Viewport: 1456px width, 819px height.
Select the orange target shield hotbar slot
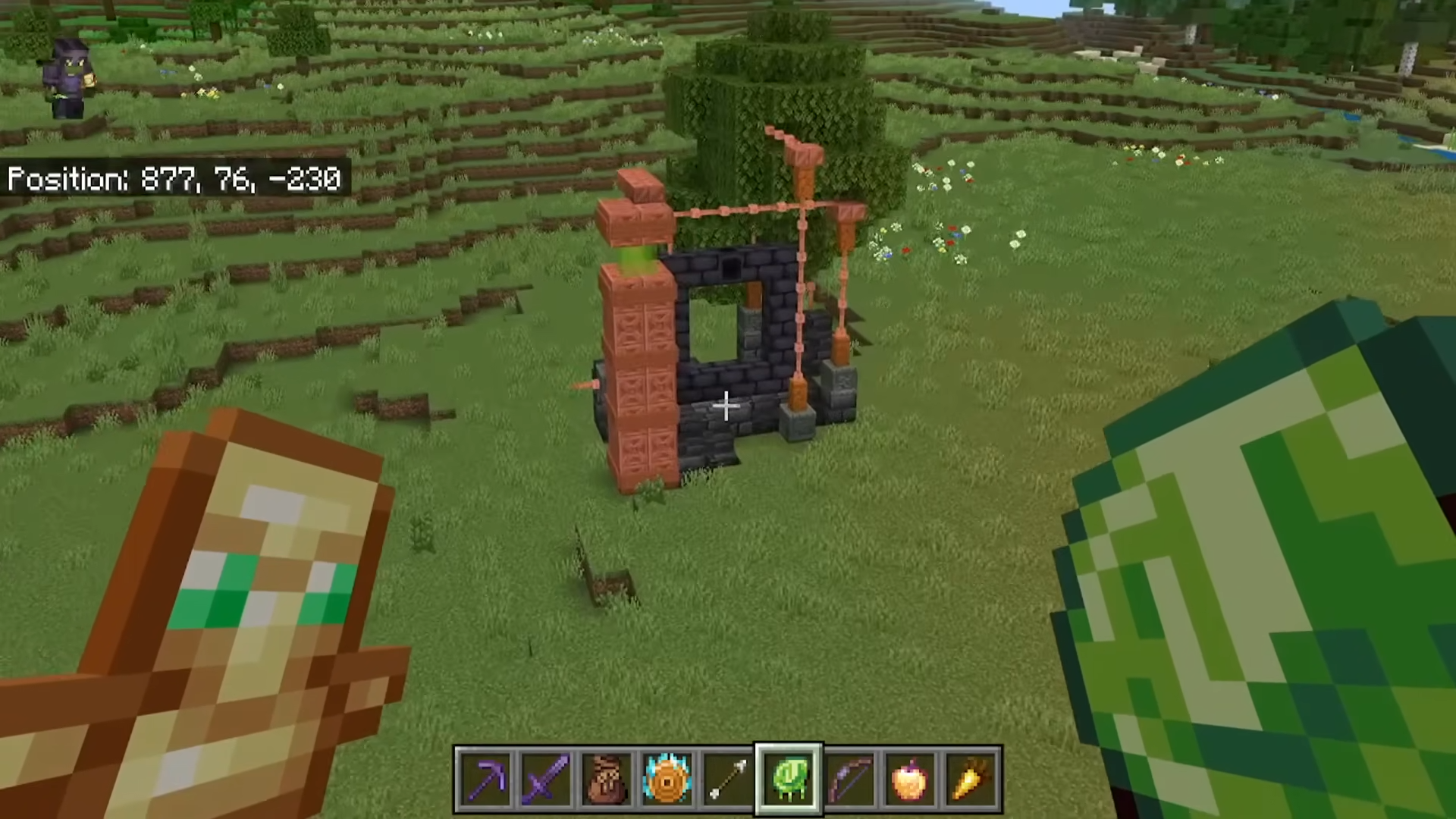[x=667, y=779]
